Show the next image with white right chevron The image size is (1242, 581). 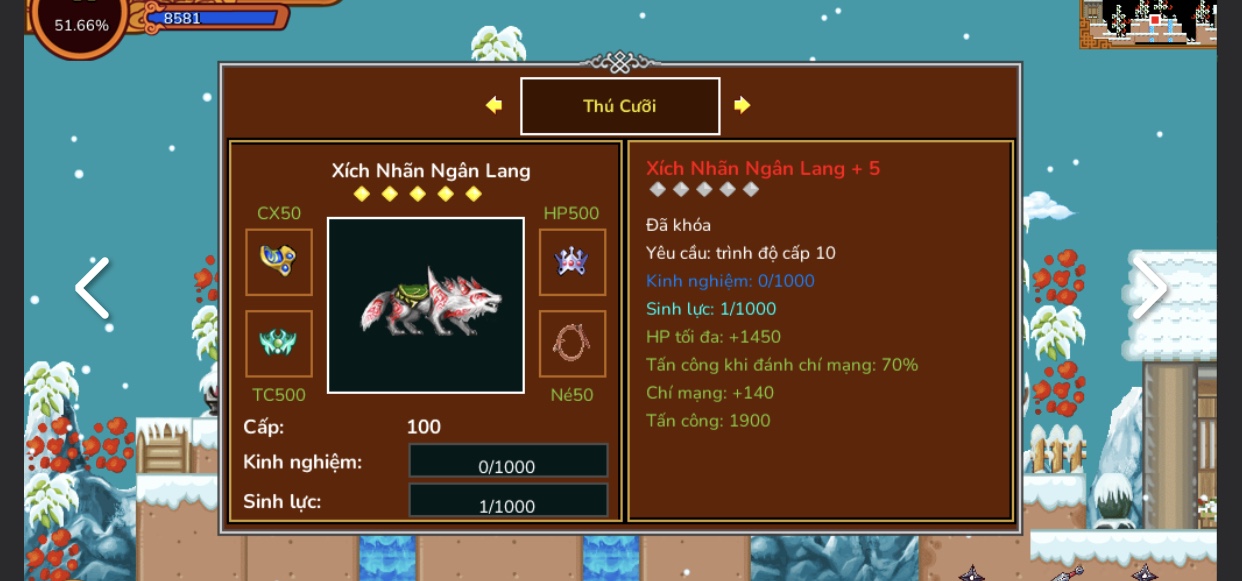[1149, 288]
